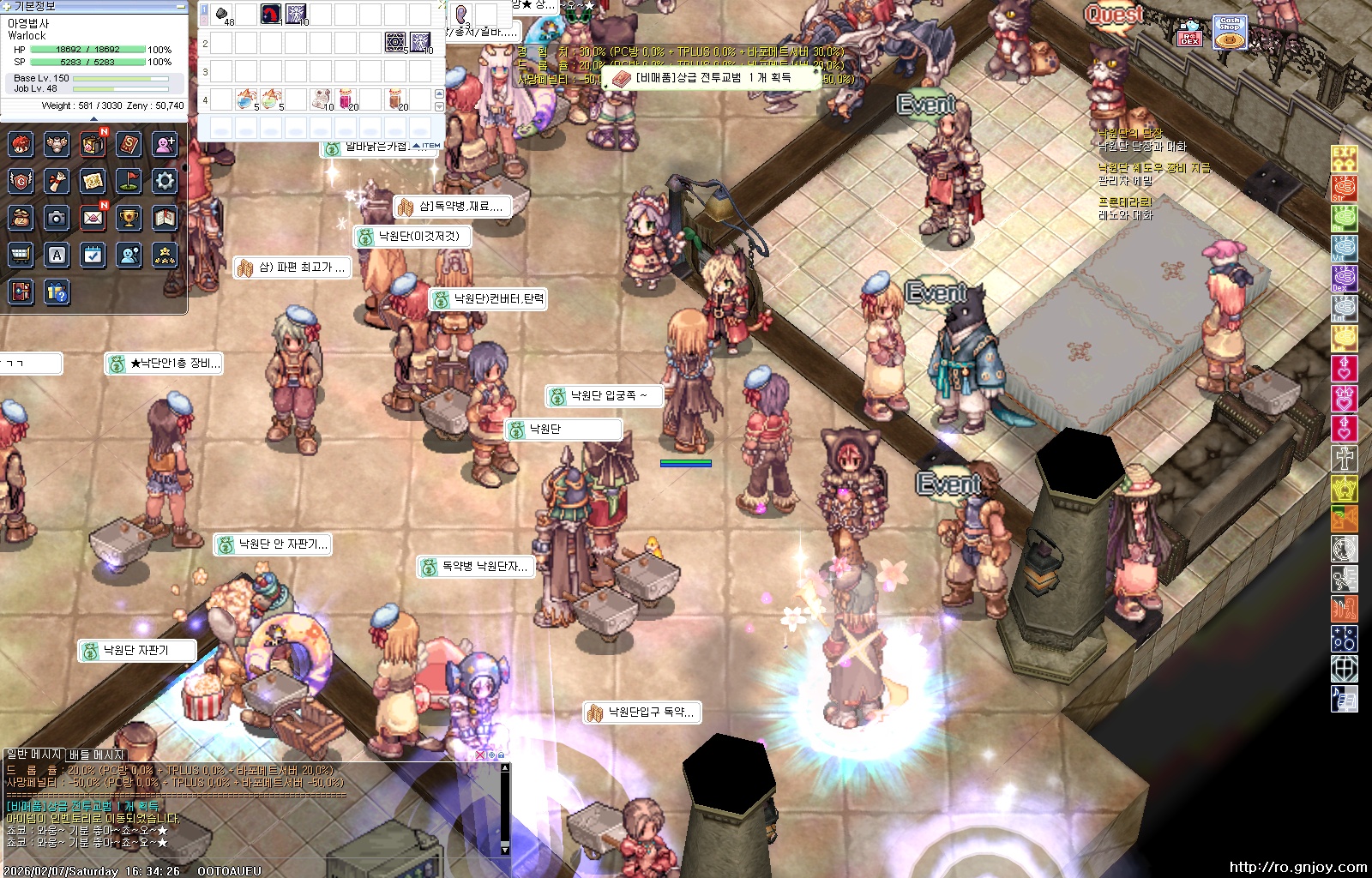Select the dark stone stack of 48
This screenshot has width=1372, height=878.
(222, 15)
